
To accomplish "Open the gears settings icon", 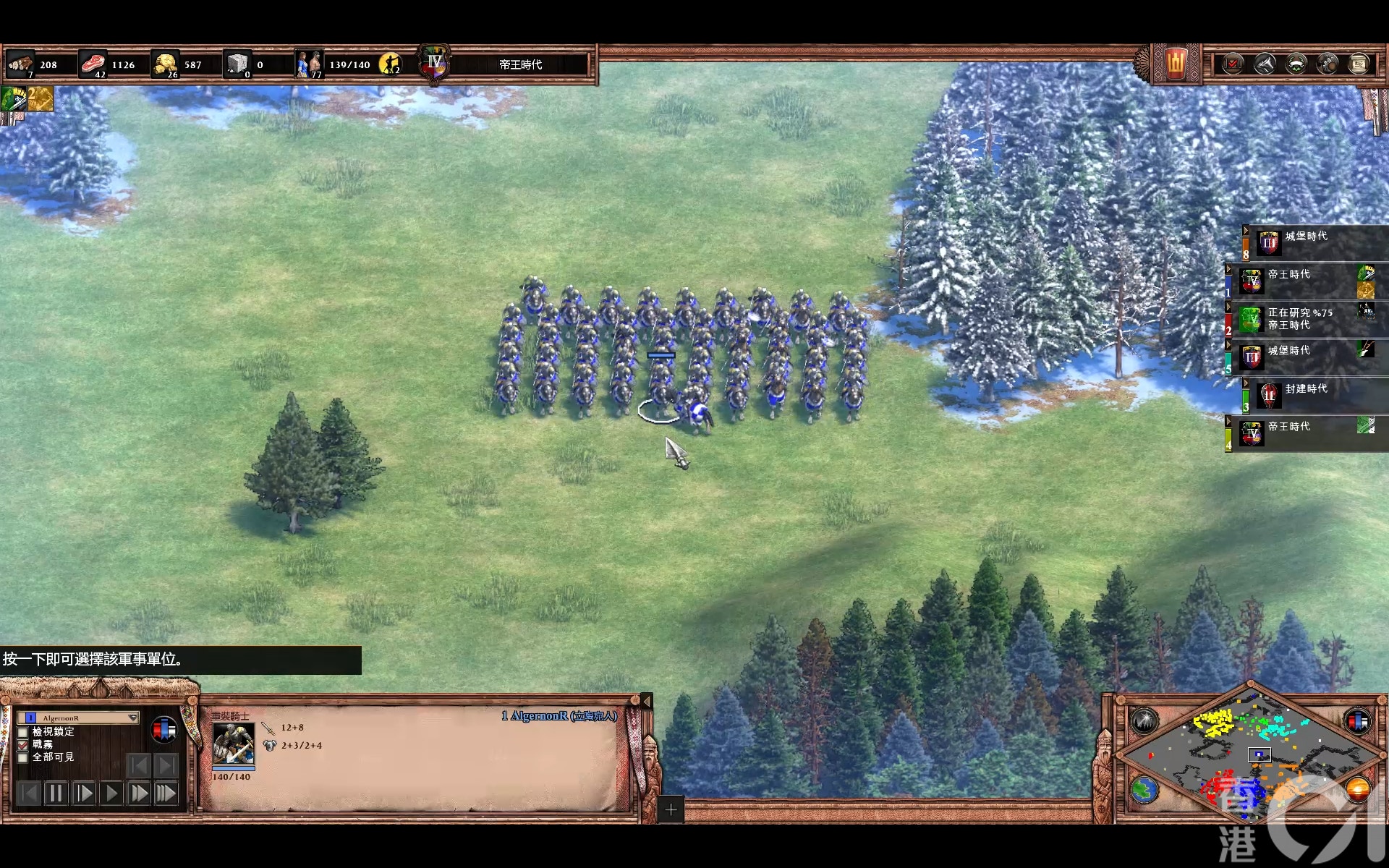I will pyautogui.click(x=1327, y=64).
